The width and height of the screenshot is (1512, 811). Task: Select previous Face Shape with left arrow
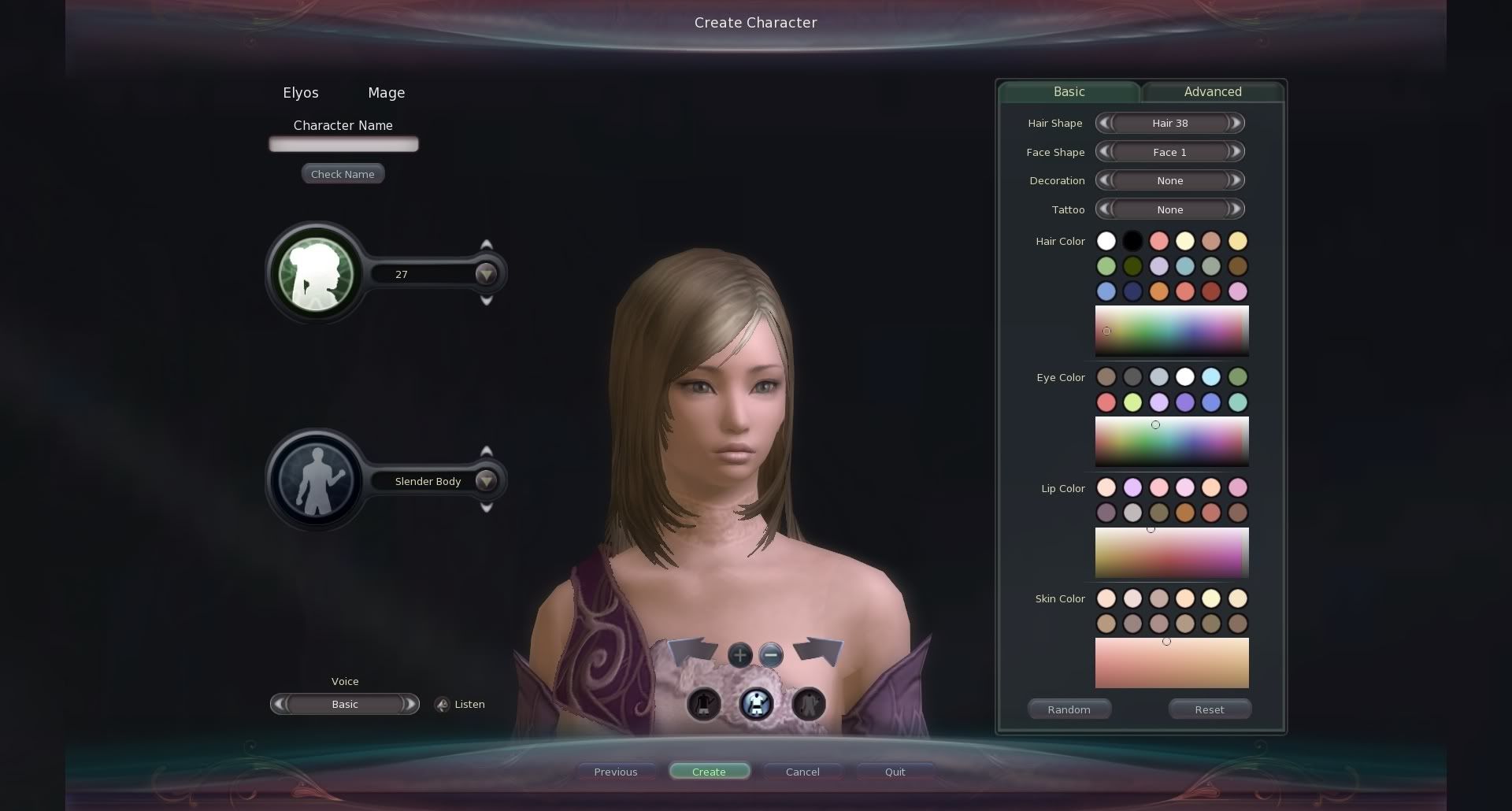[x=1104, y=152]
